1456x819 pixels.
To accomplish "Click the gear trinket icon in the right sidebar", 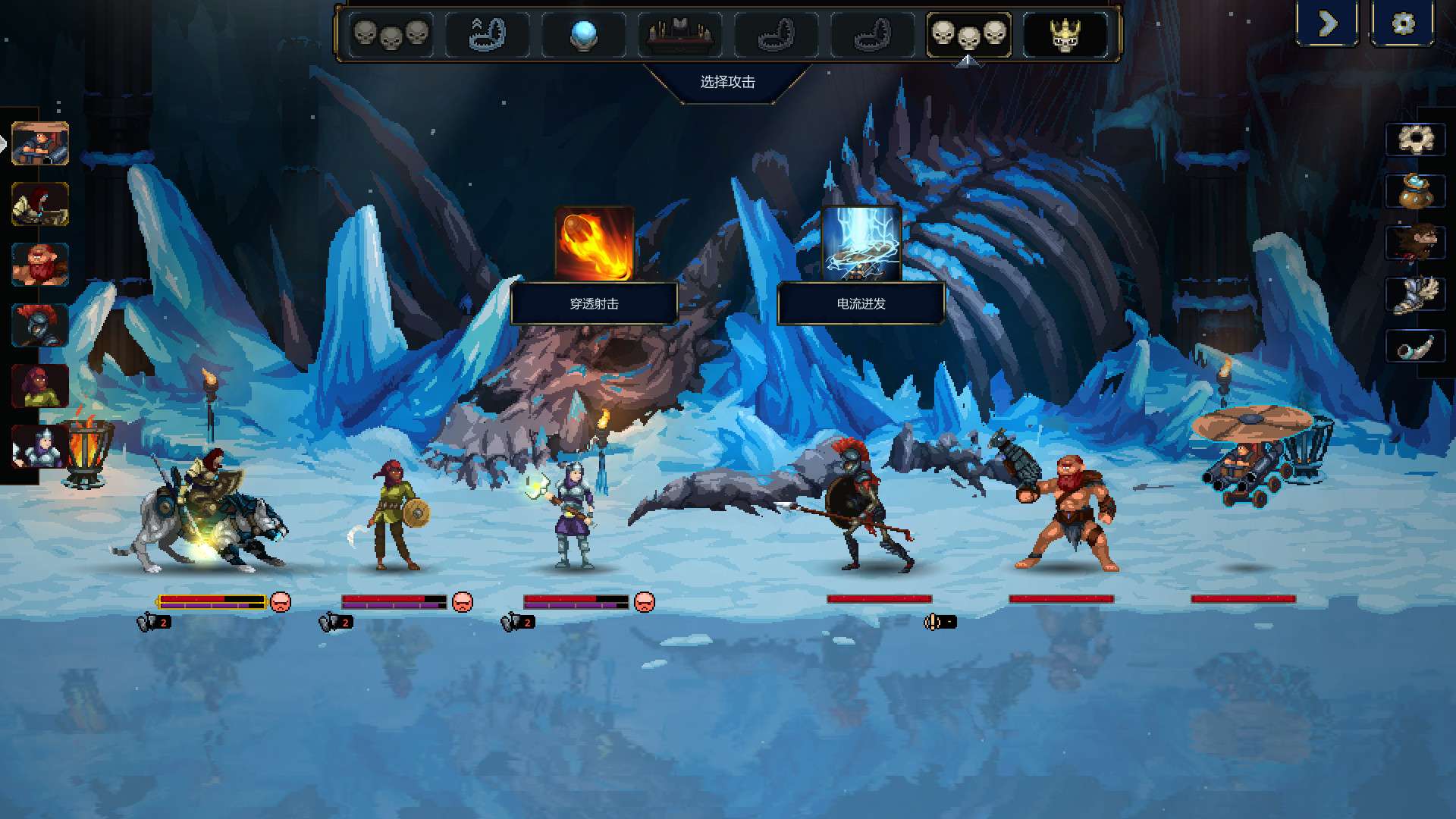I will point(1417,140).
